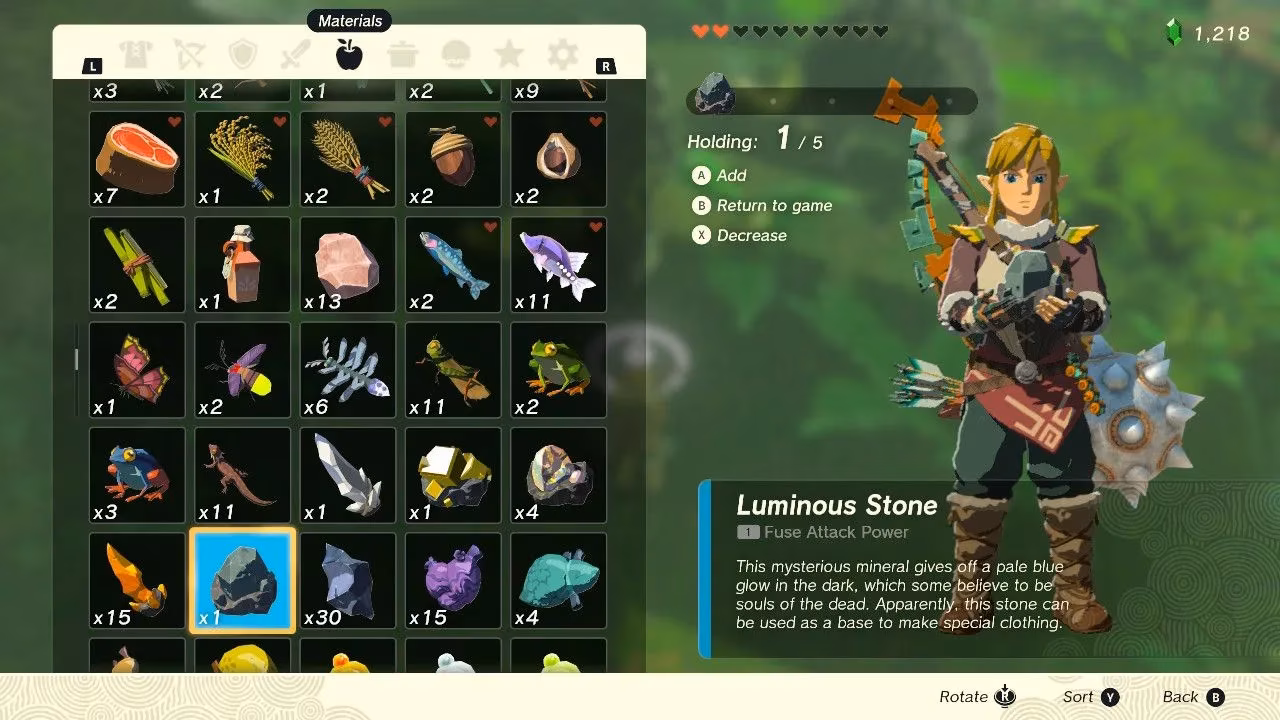Pick the butterfly item slot
The height and width of the screenshot is (720, 1280).
click(137, 370)
